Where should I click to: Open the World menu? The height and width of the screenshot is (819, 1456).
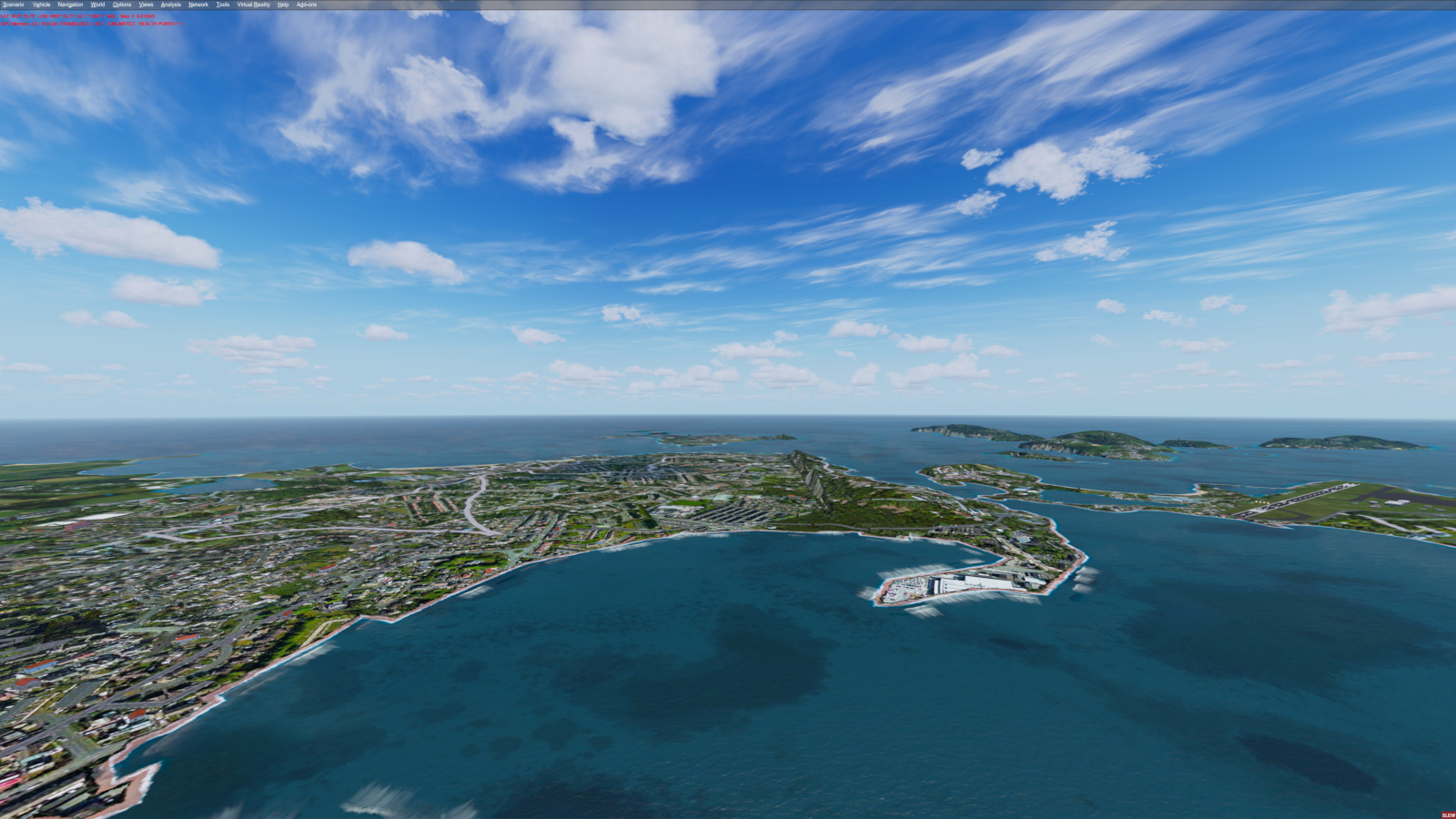(97, 5)
